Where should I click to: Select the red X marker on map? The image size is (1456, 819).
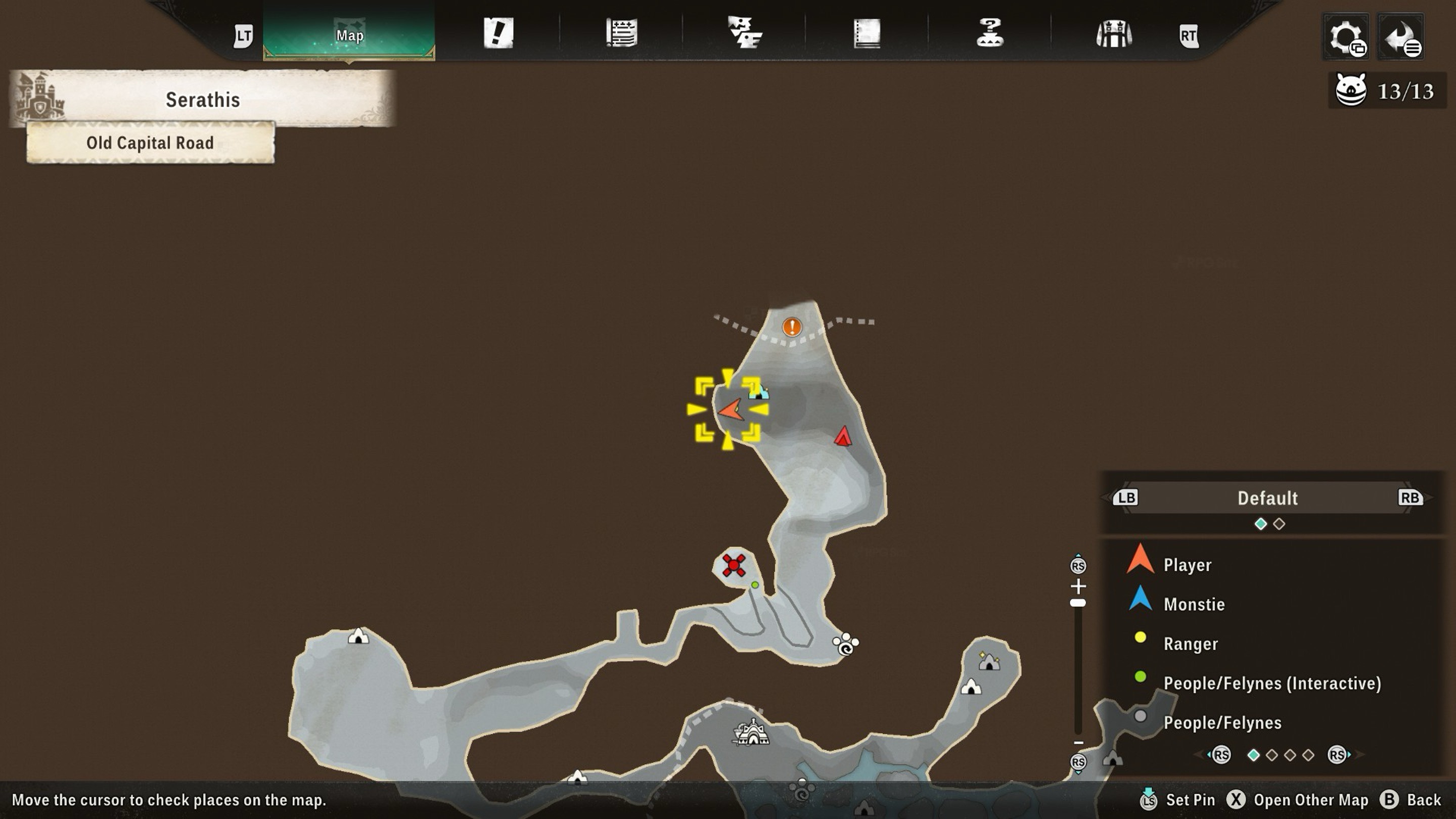pos(734,565)
